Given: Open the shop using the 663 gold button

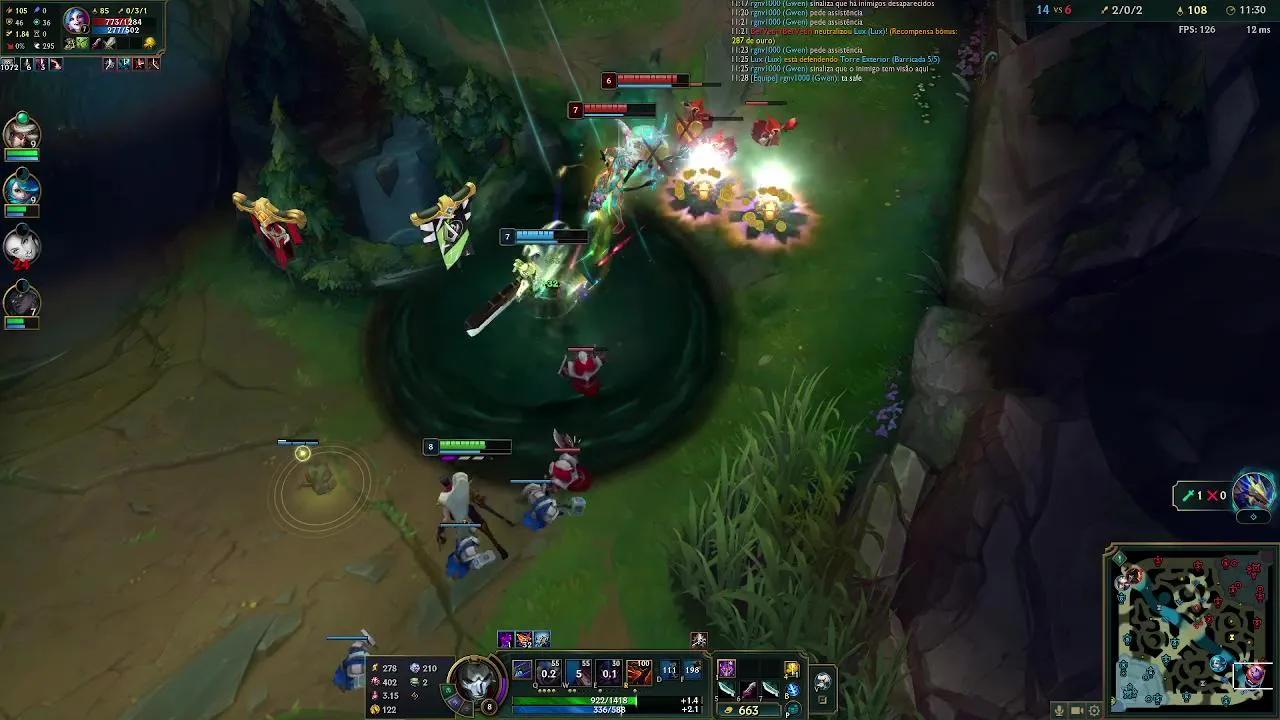Looking at the screenshot, I should [x=748, y=708].
